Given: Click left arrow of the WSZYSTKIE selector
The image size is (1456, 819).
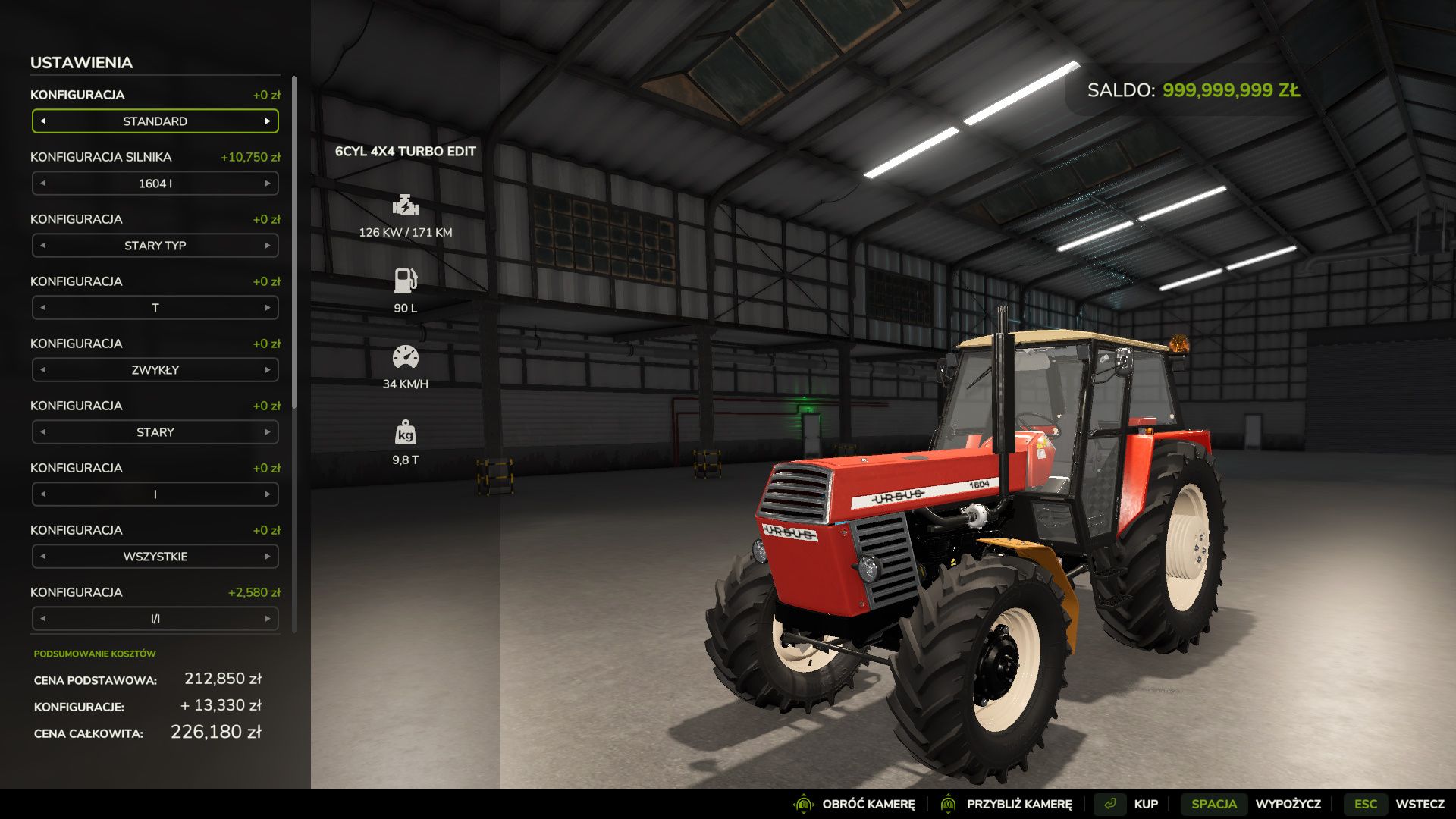Looking at the screenshot, I should pyautogui.click(x=43, y=557).
